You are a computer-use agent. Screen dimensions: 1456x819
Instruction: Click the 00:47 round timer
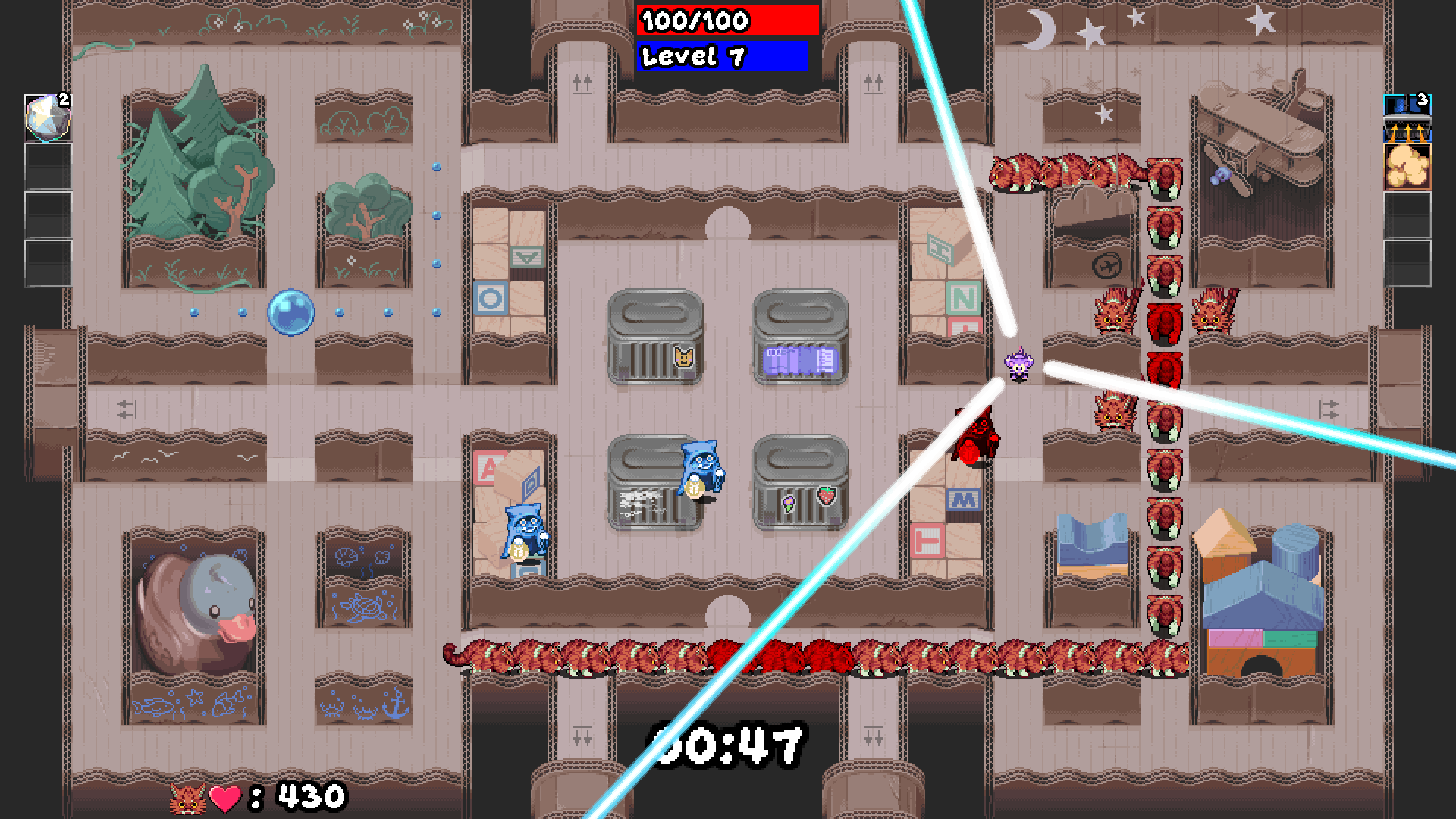point(730,743)
